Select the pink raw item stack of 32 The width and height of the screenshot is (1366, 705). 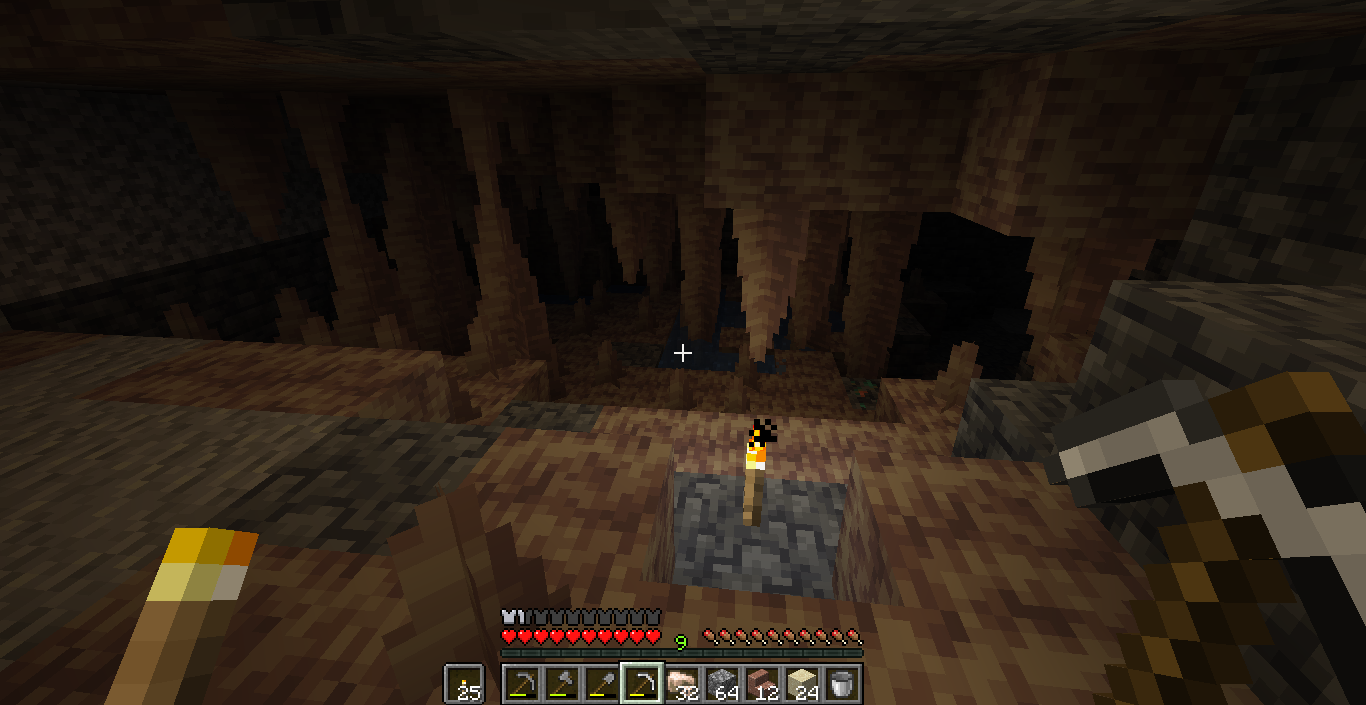682,684
